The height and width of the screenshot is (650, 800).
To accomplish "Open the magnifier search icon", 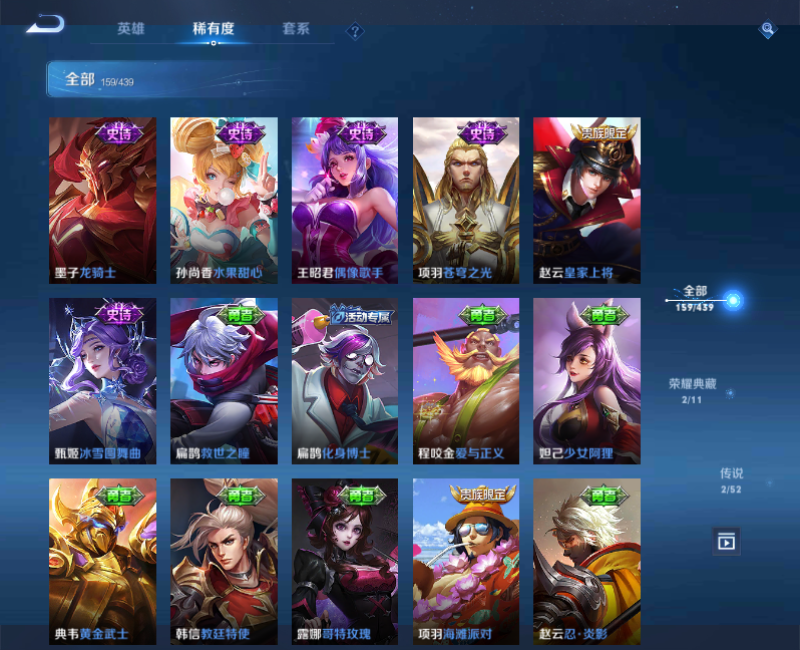I will pyautogui.click(x=767, y=30).
